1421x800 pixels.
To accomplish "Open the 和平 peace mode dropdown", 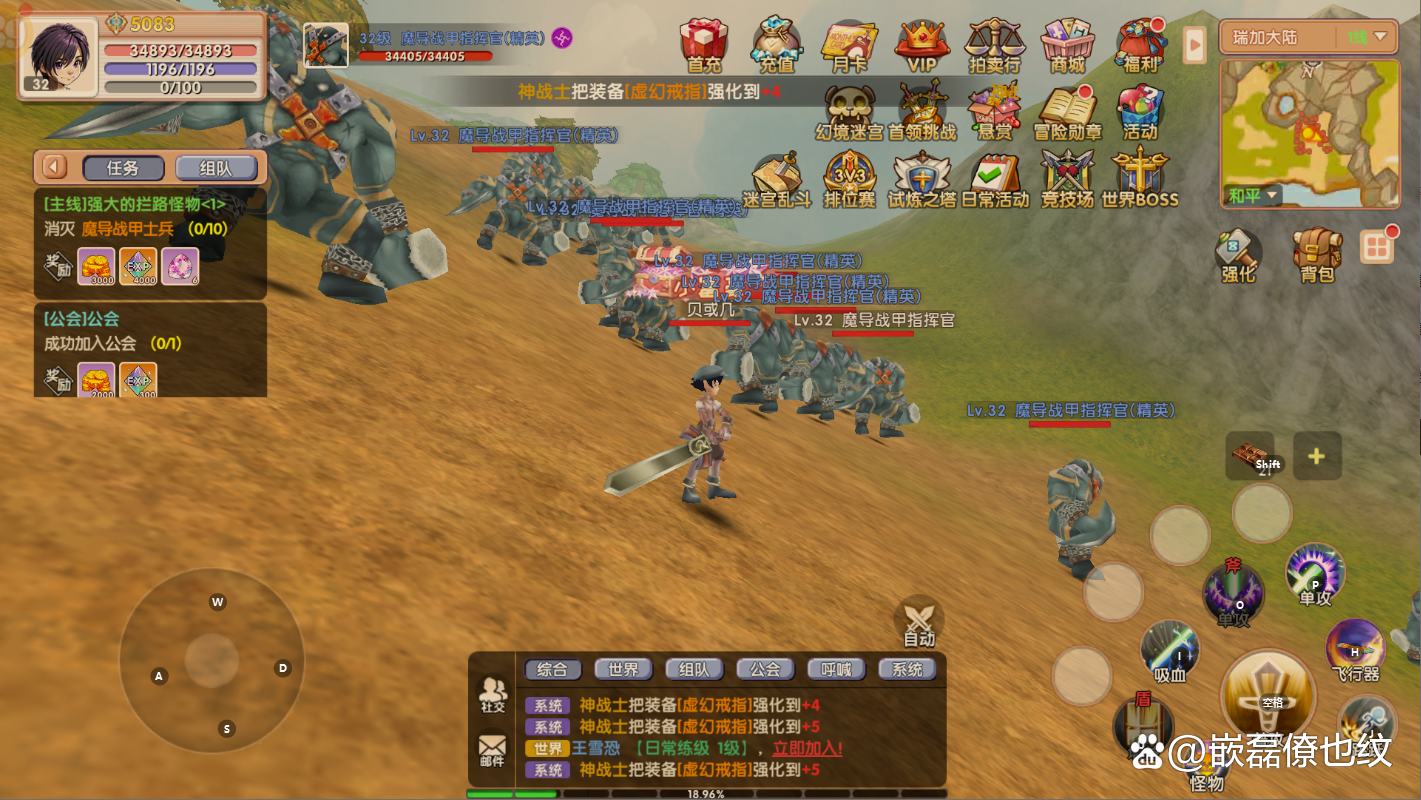I will [x=1251, y=195].
